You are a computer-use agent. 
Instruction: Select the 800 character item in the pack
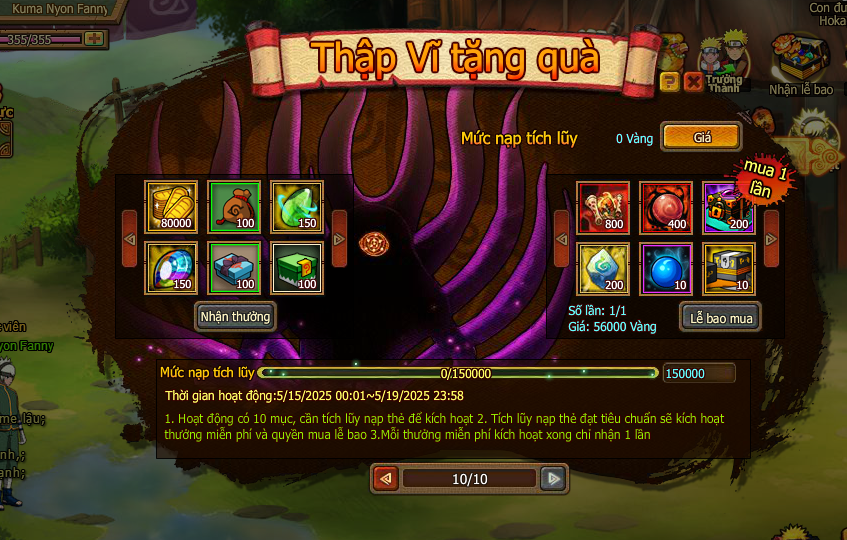(604, 207)
